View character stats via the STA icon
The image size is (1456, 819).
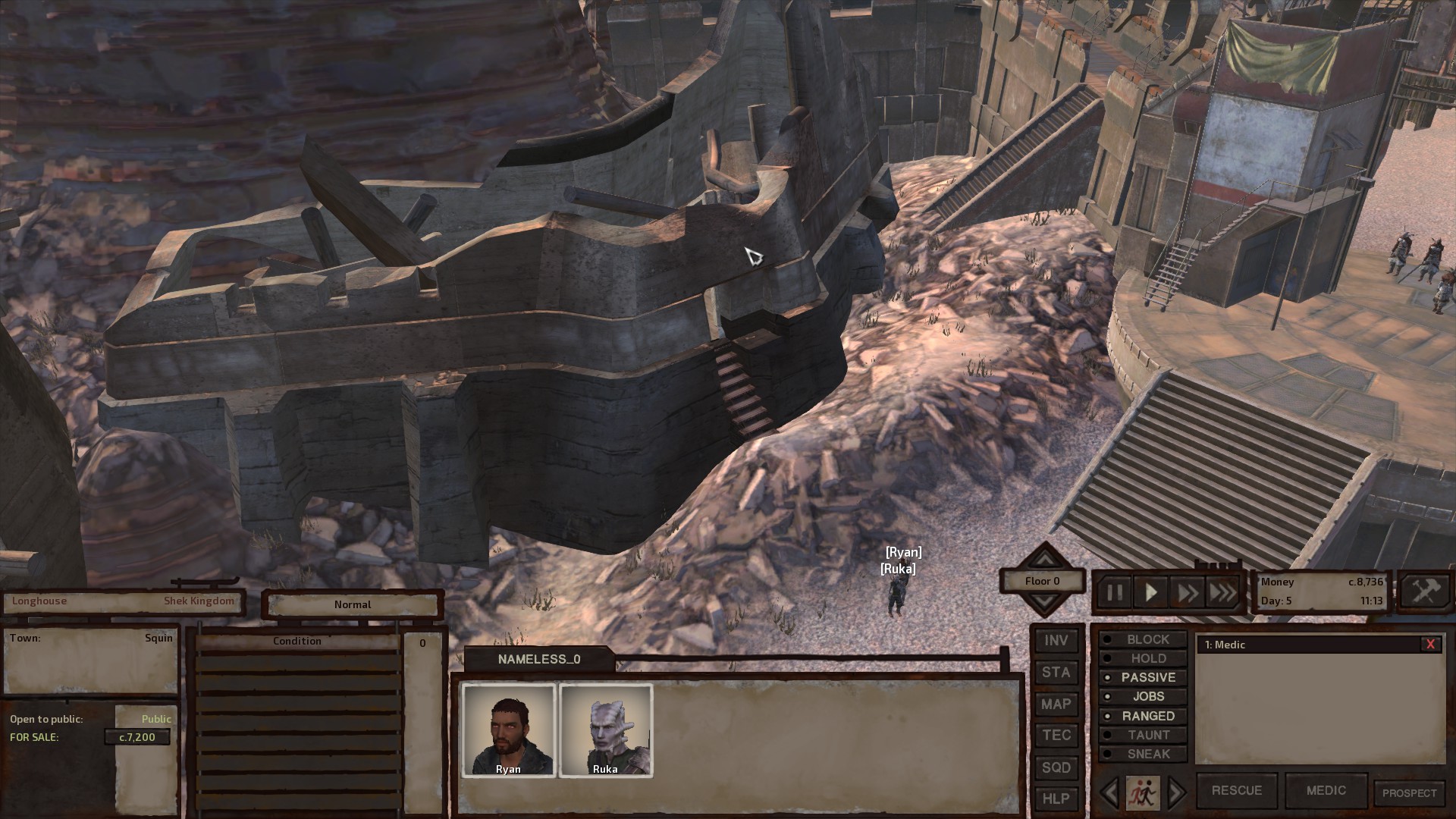tap(1056, 672)
